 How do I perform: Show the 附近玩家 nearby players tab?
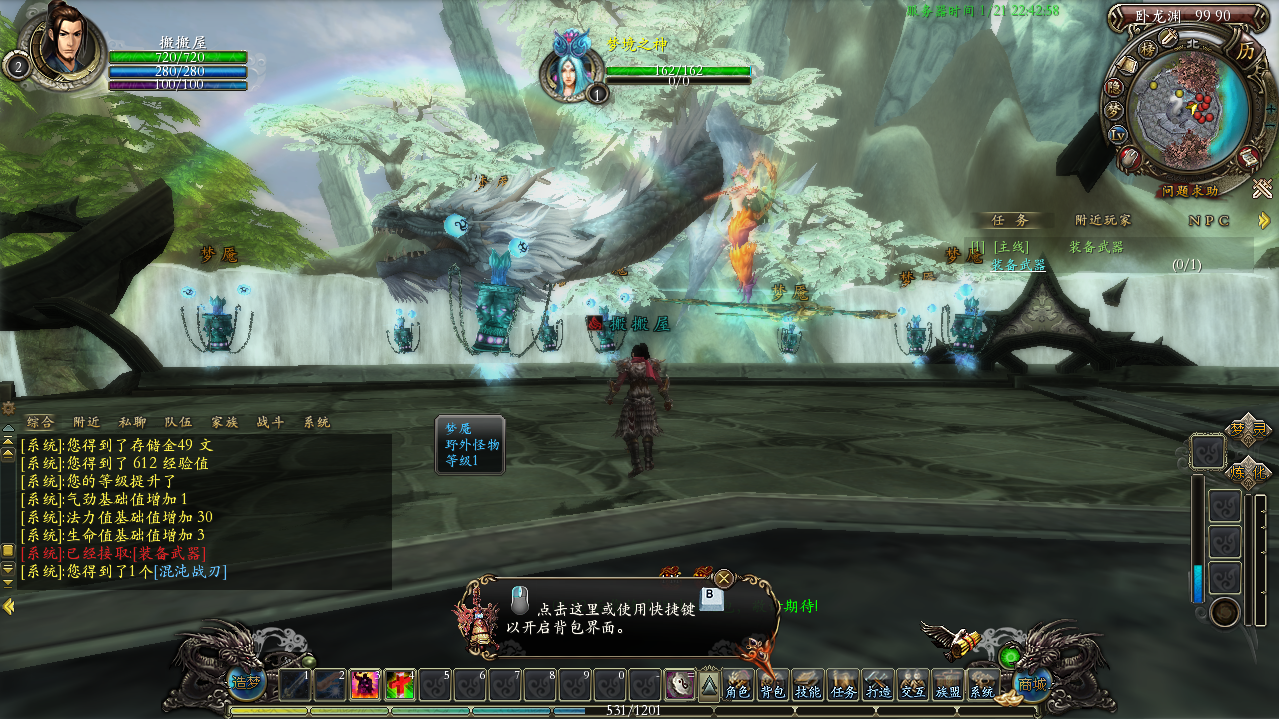tap(1103, 220)
